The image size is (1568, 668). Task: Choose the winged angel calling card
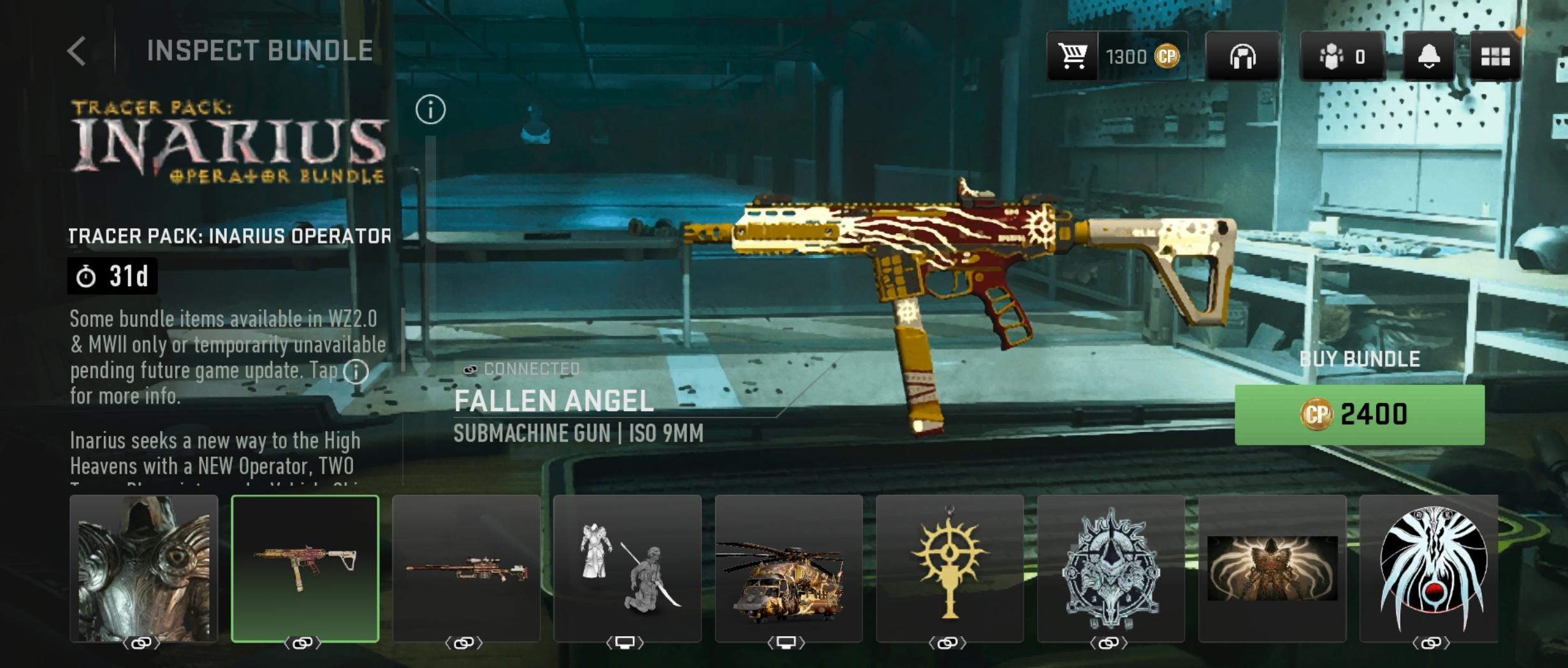tap(1272, 569)
